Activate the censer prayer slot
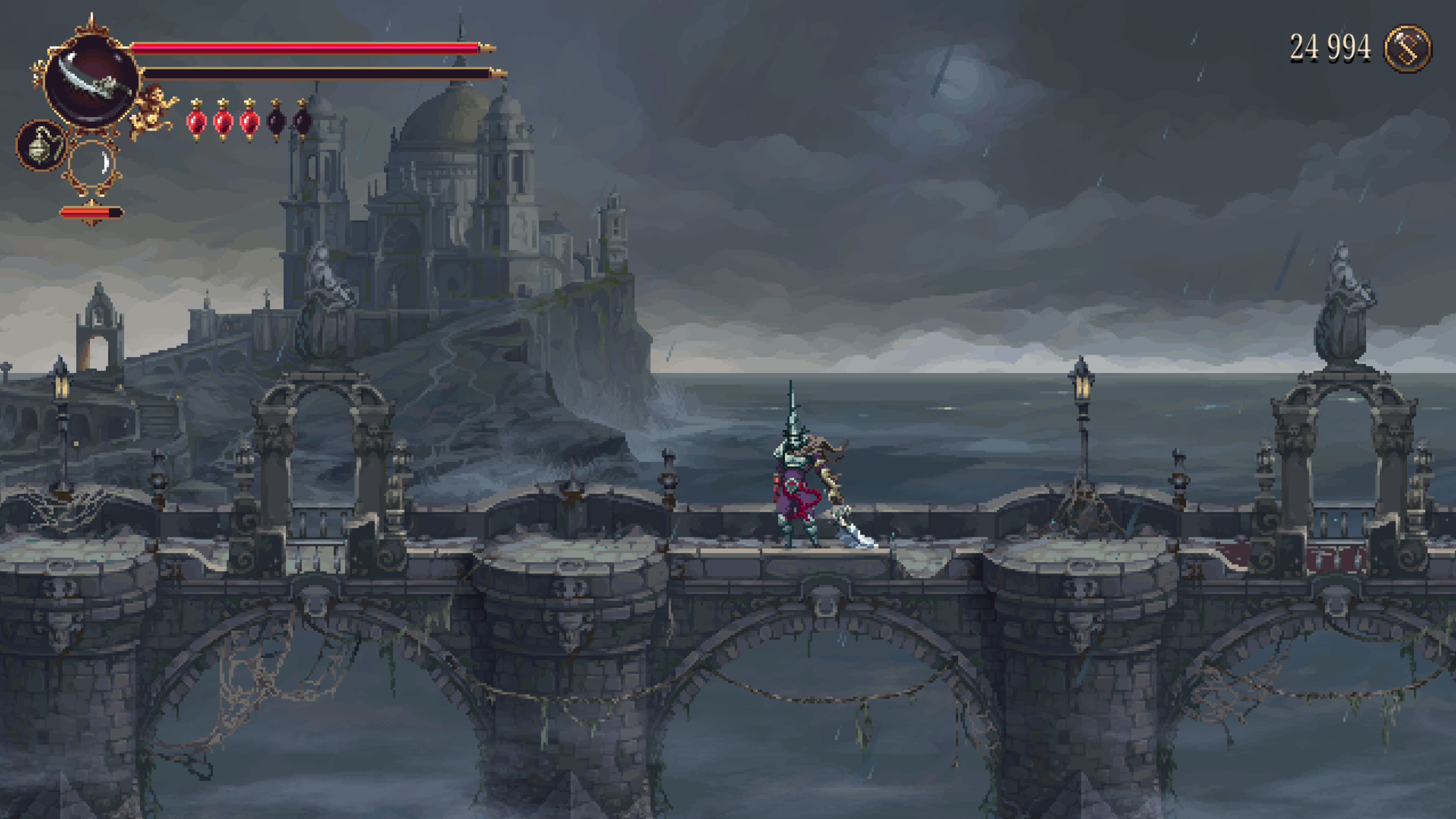The width and height of the screenshot is (1456, 819). click(x=41, y=146)
